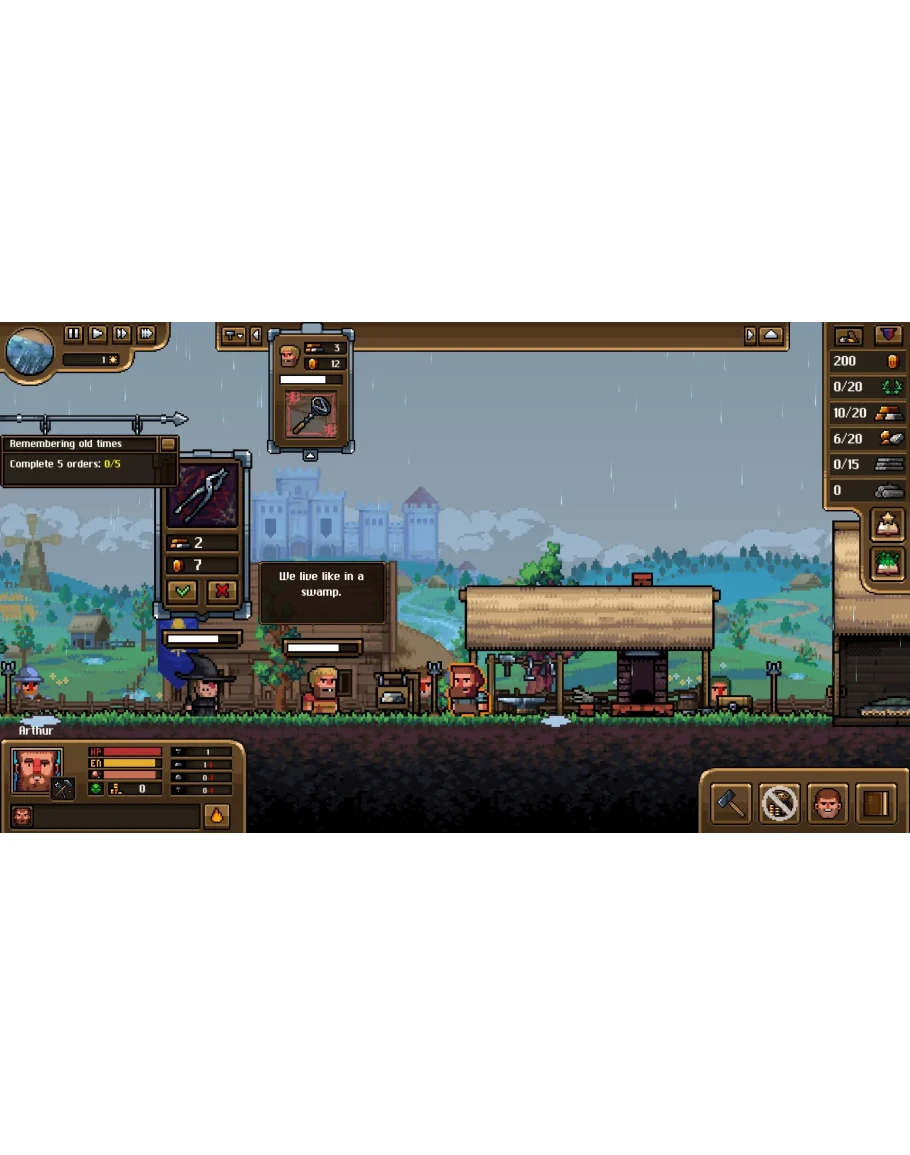Open the character face menu

827,802
